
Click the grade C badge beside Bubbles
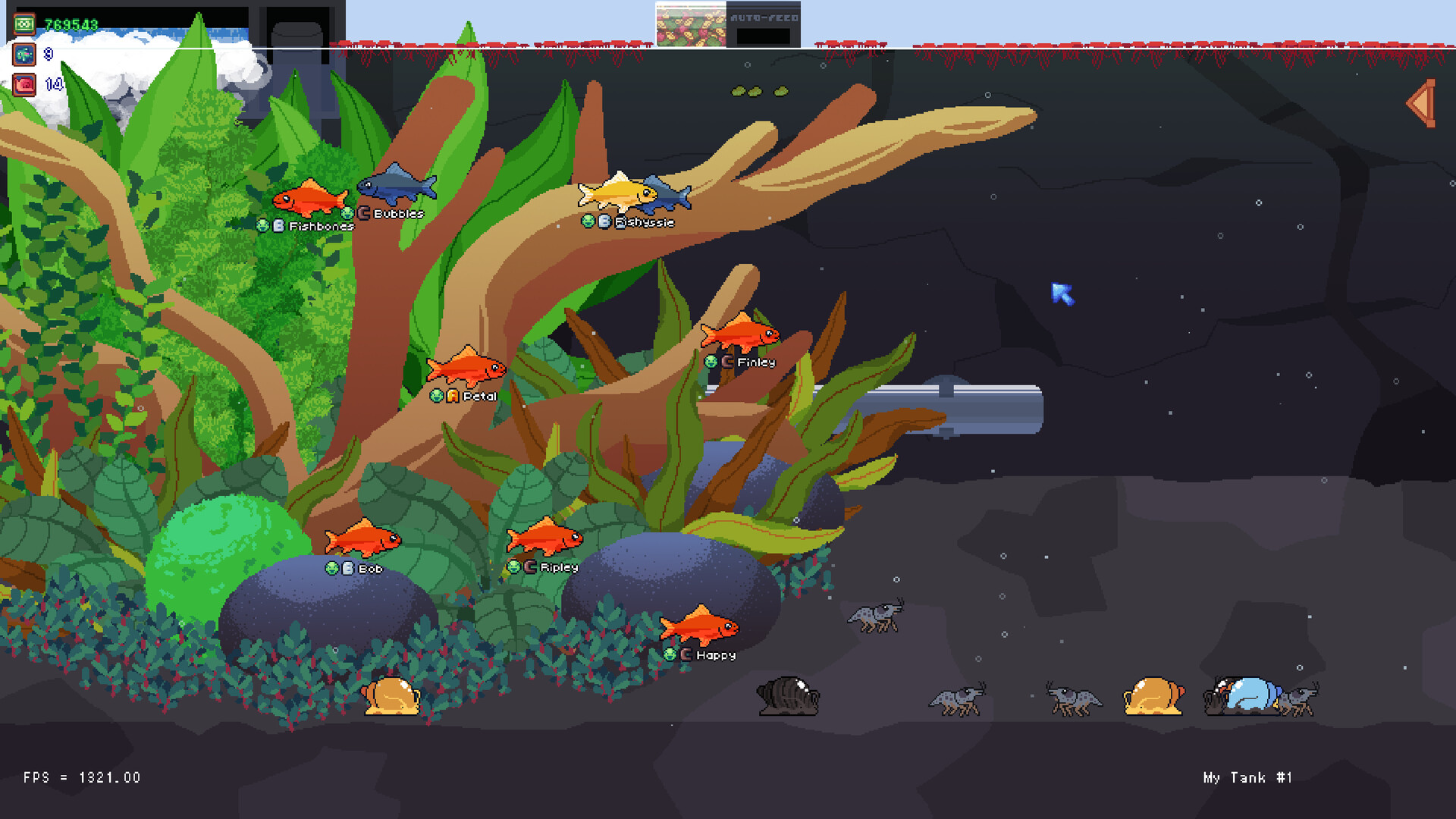pyautogui.click(x=365, y=213)
